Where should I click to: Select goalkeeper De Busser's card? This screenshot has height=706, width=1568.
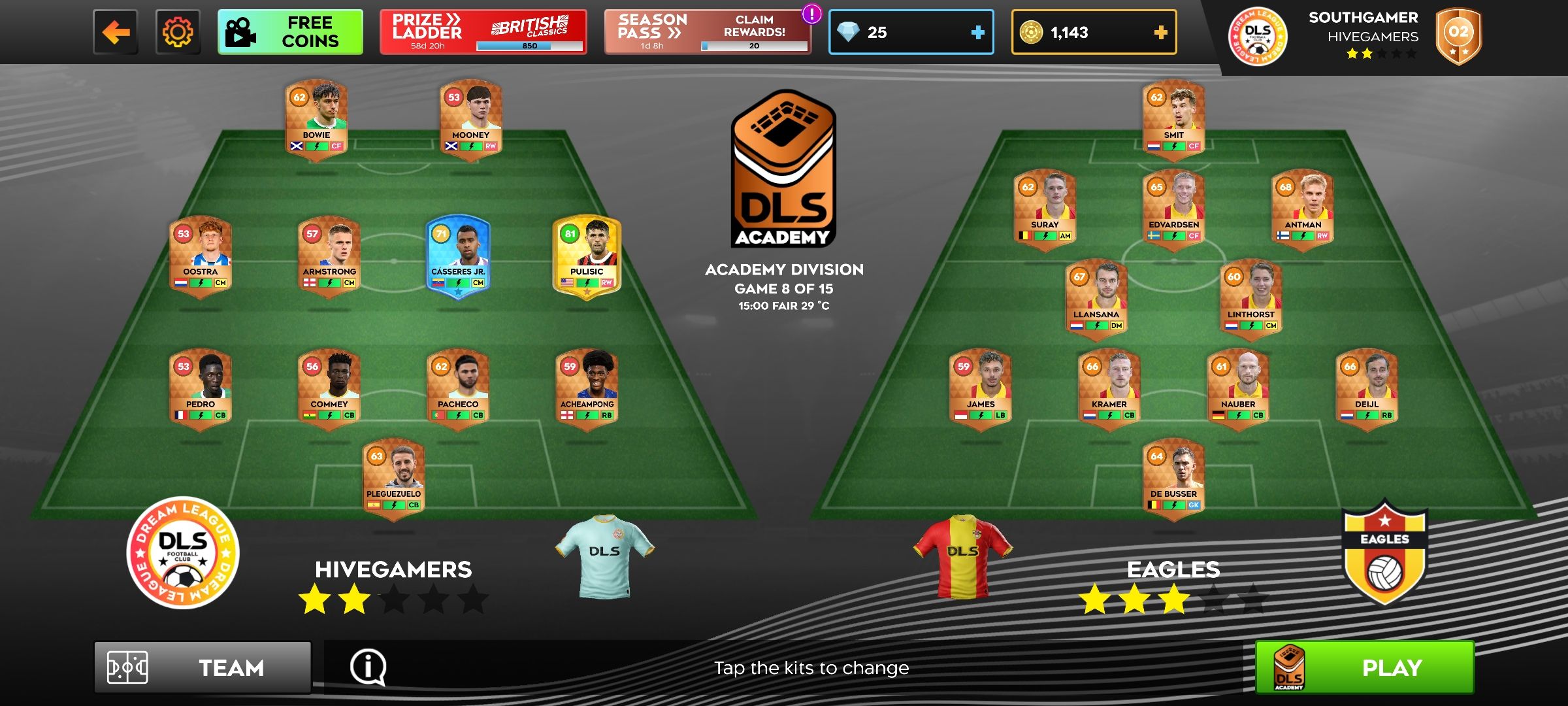(x=1173, y=478)
